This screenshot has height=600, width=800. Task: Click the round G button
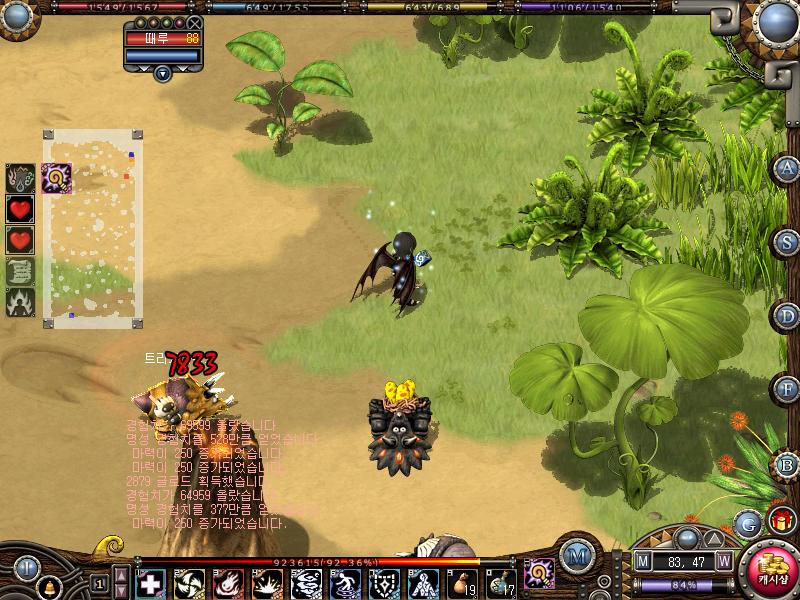pos(747,523)
